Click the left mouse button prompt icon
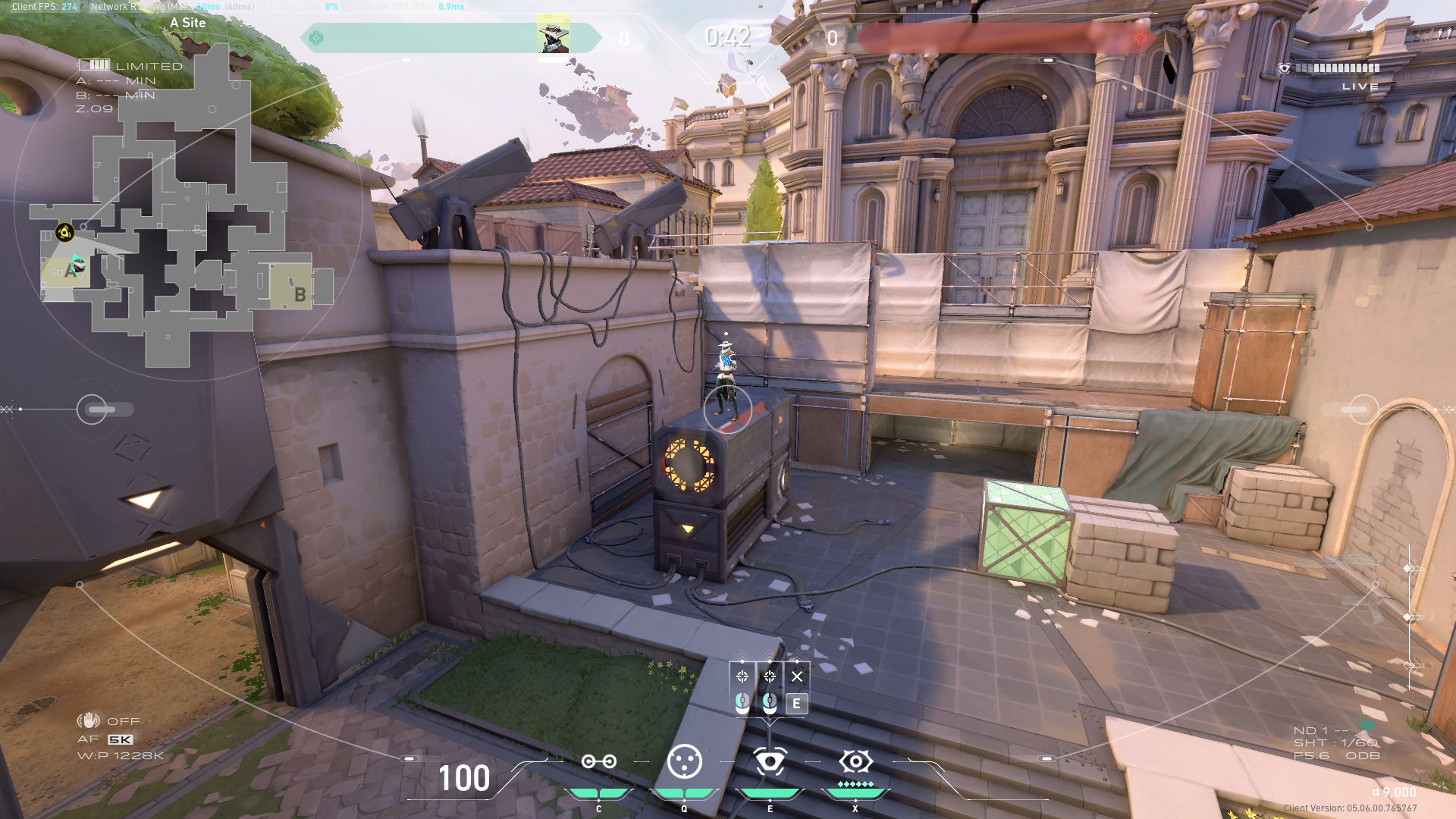1456x819 pixels. click(x=742, y=704)
